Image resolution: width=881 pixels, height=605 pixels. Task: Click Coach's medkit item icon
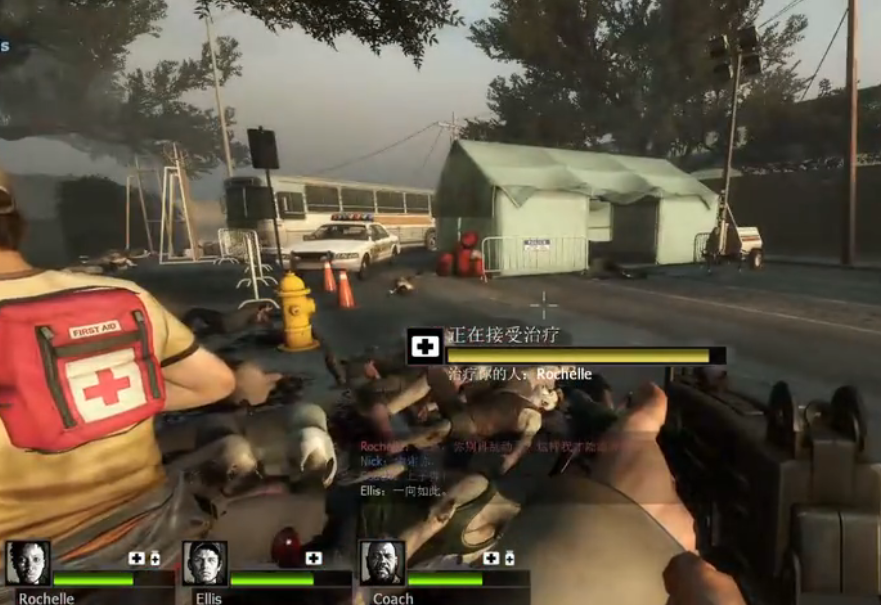(x=491, y=558)
